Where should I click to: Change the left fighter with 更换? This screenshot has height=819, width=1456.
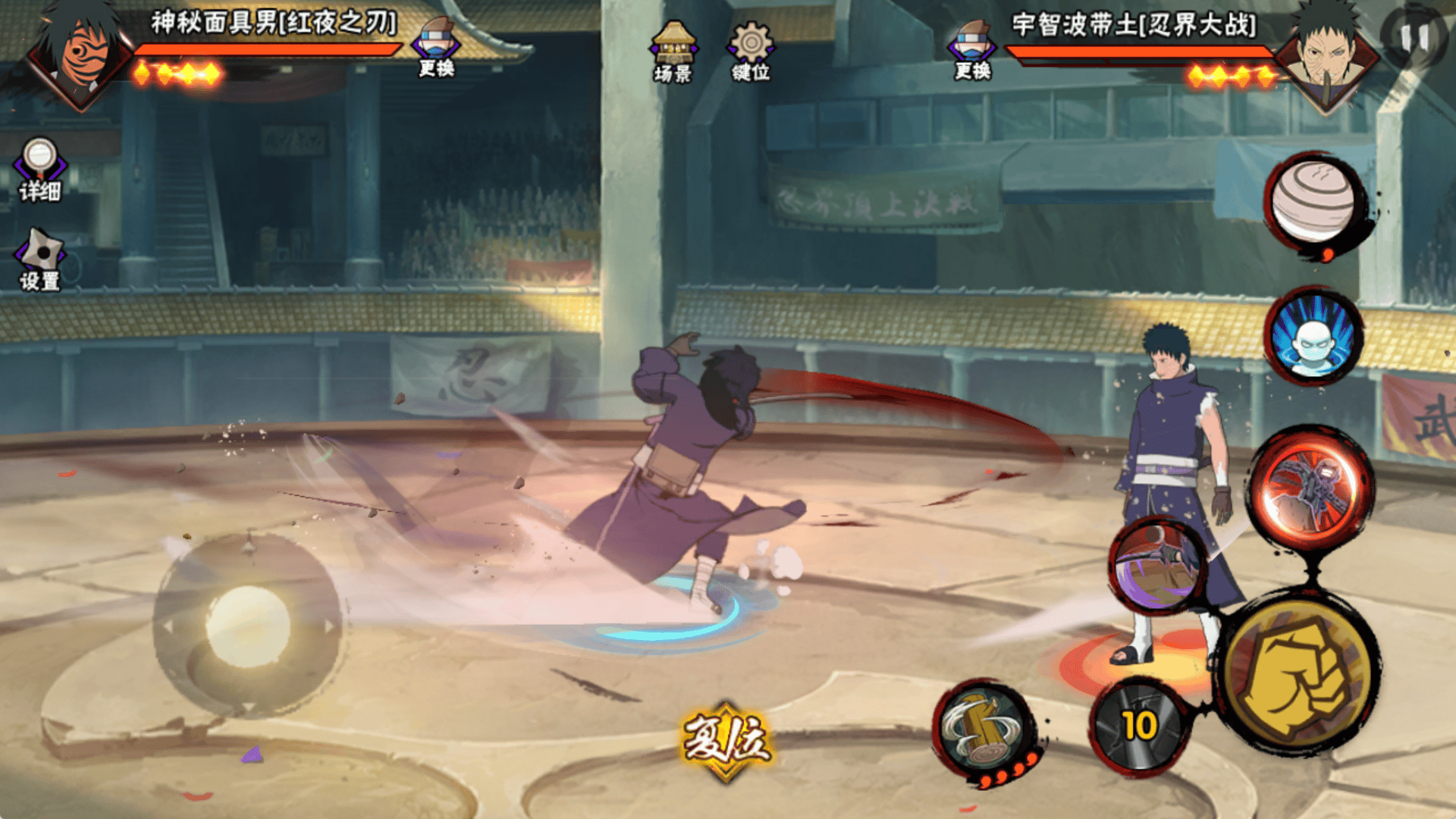click(x=436, y=47)
